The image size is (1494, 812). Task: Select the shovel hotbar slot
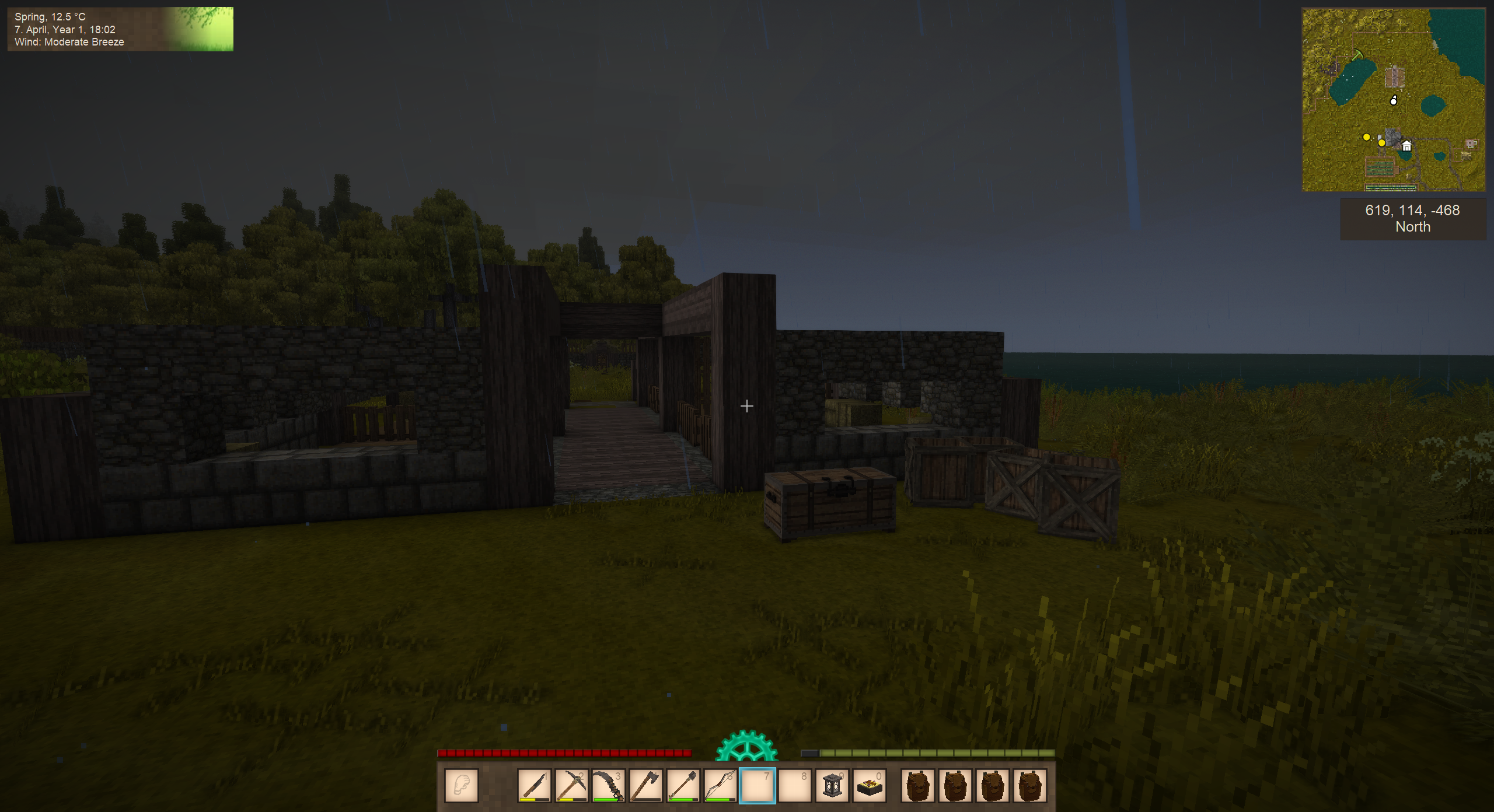(683, 786)
